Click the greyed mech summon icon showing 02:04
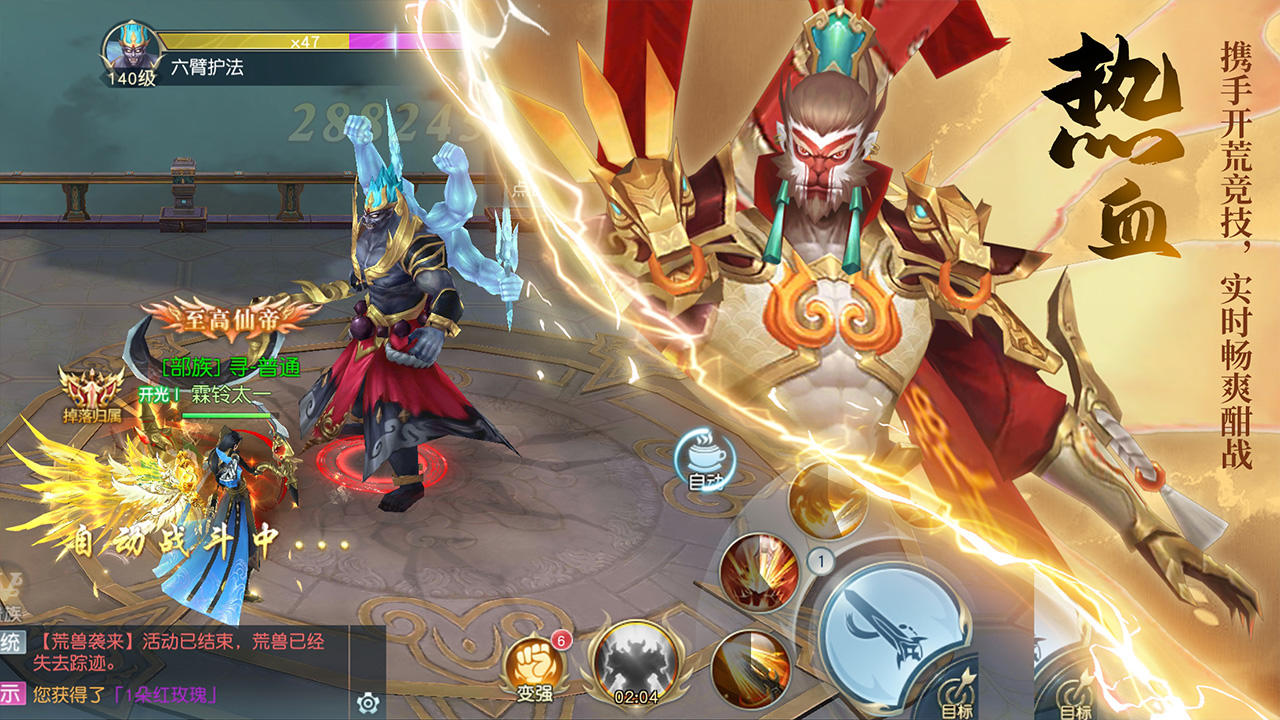Viewport: 1280px width, 720px height. 634,662
